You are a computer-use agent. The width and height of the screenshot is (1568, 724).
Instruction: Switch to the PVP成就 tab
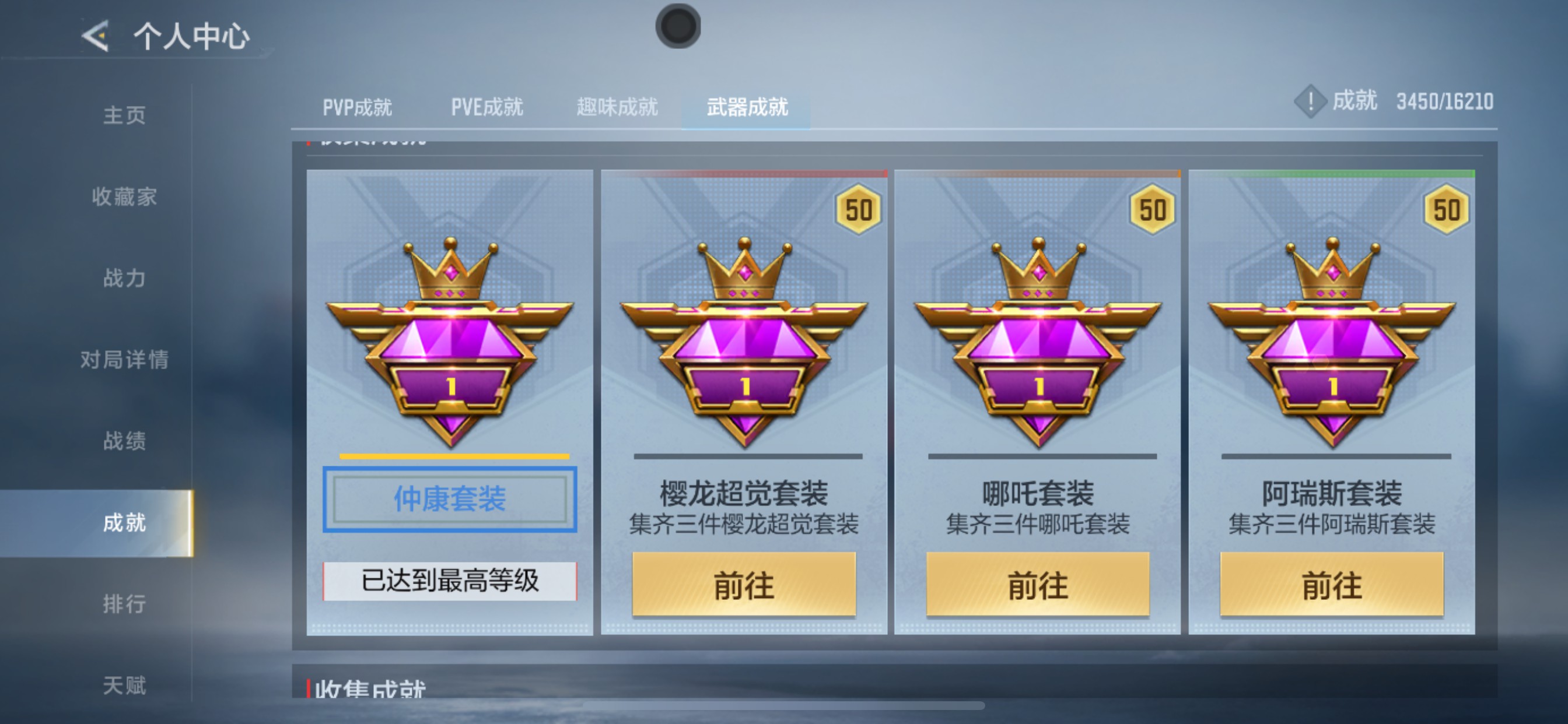(359, 107)
